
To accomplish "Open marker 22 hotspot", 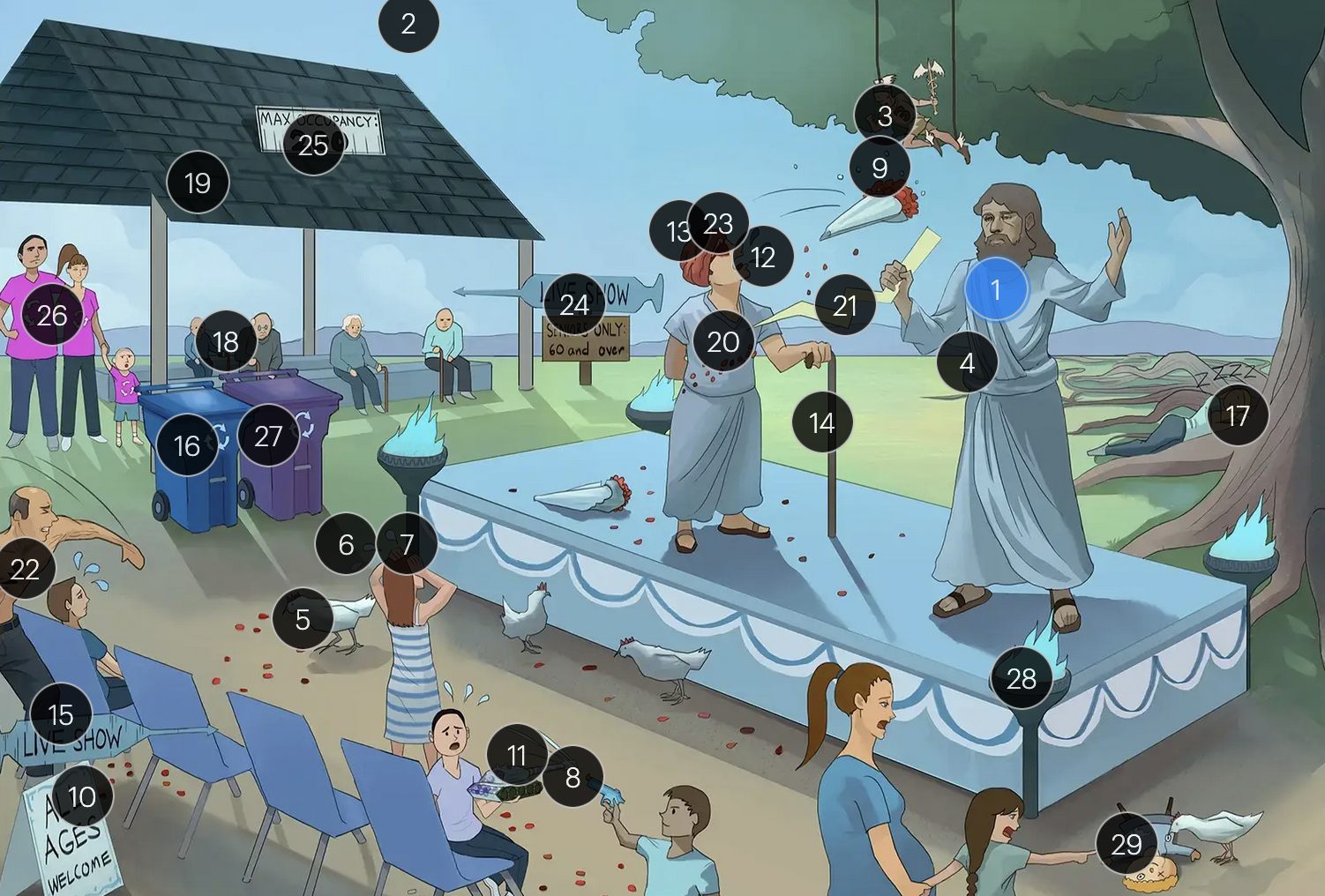I will pyautogui.click(x=25, y=569).
